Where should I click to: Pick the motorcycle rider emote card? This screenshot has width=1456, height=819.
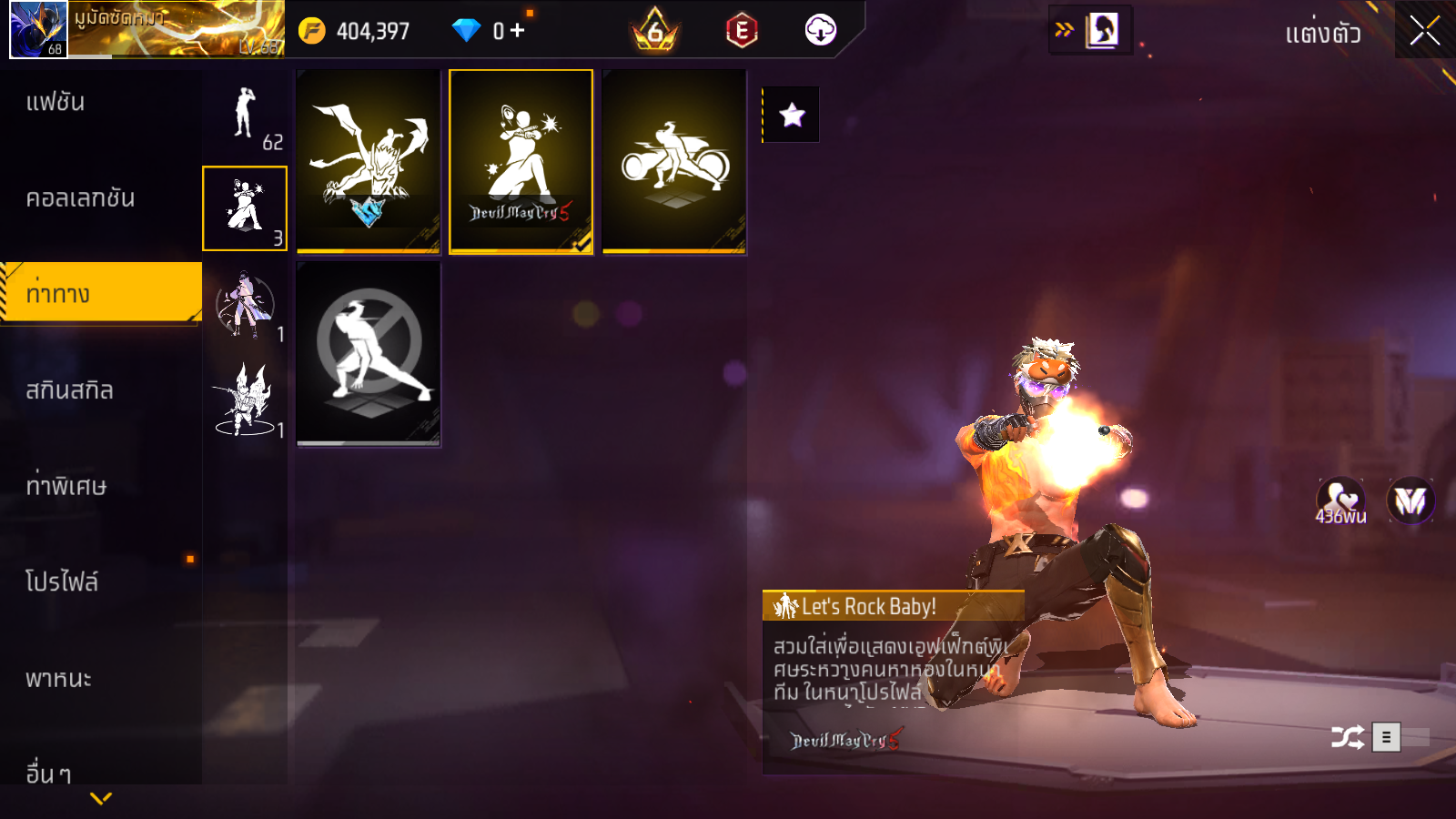click(x=674, y=162)
